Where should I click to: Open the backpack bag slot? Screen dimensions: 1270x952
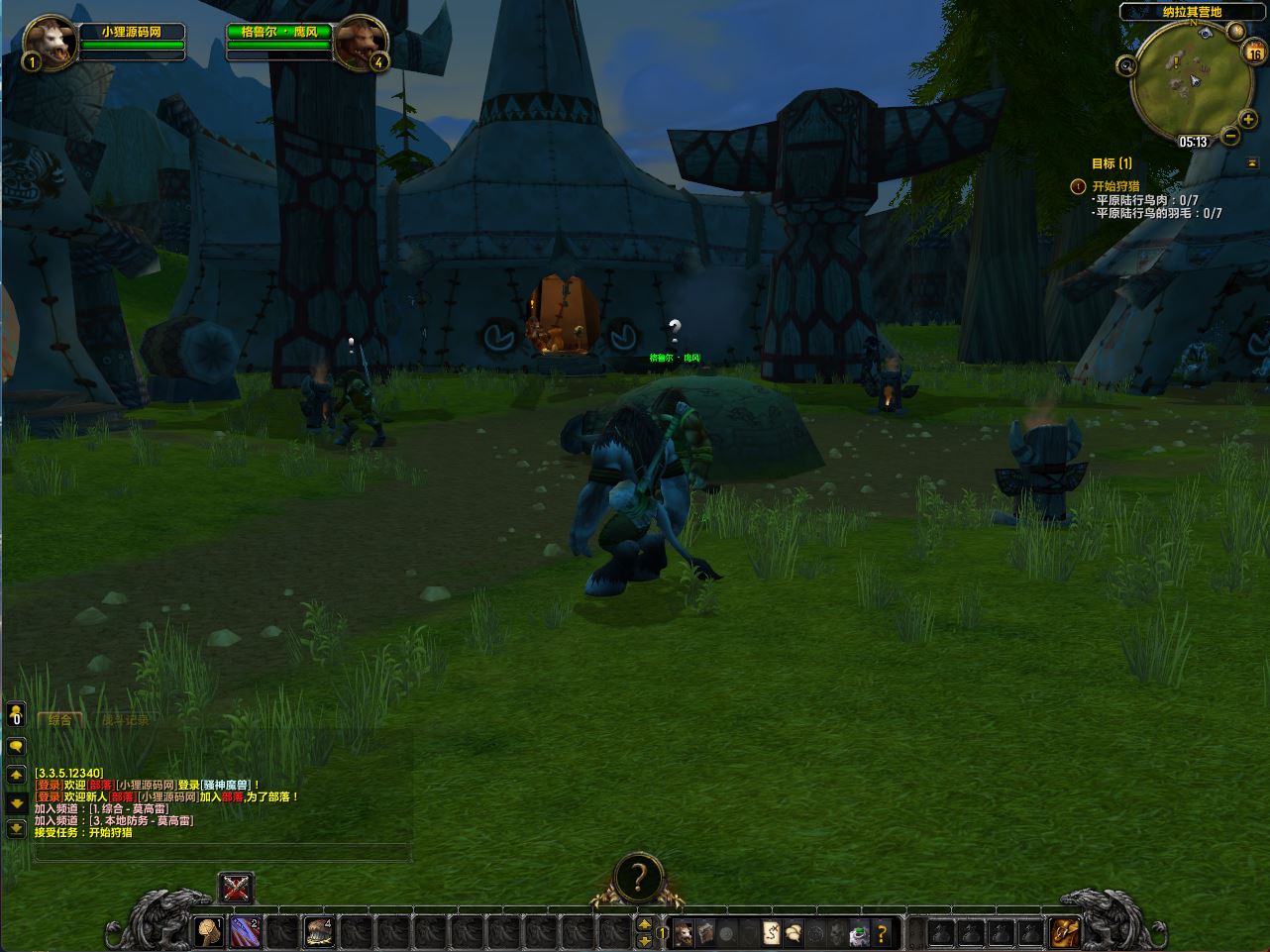coord(1065,931)
